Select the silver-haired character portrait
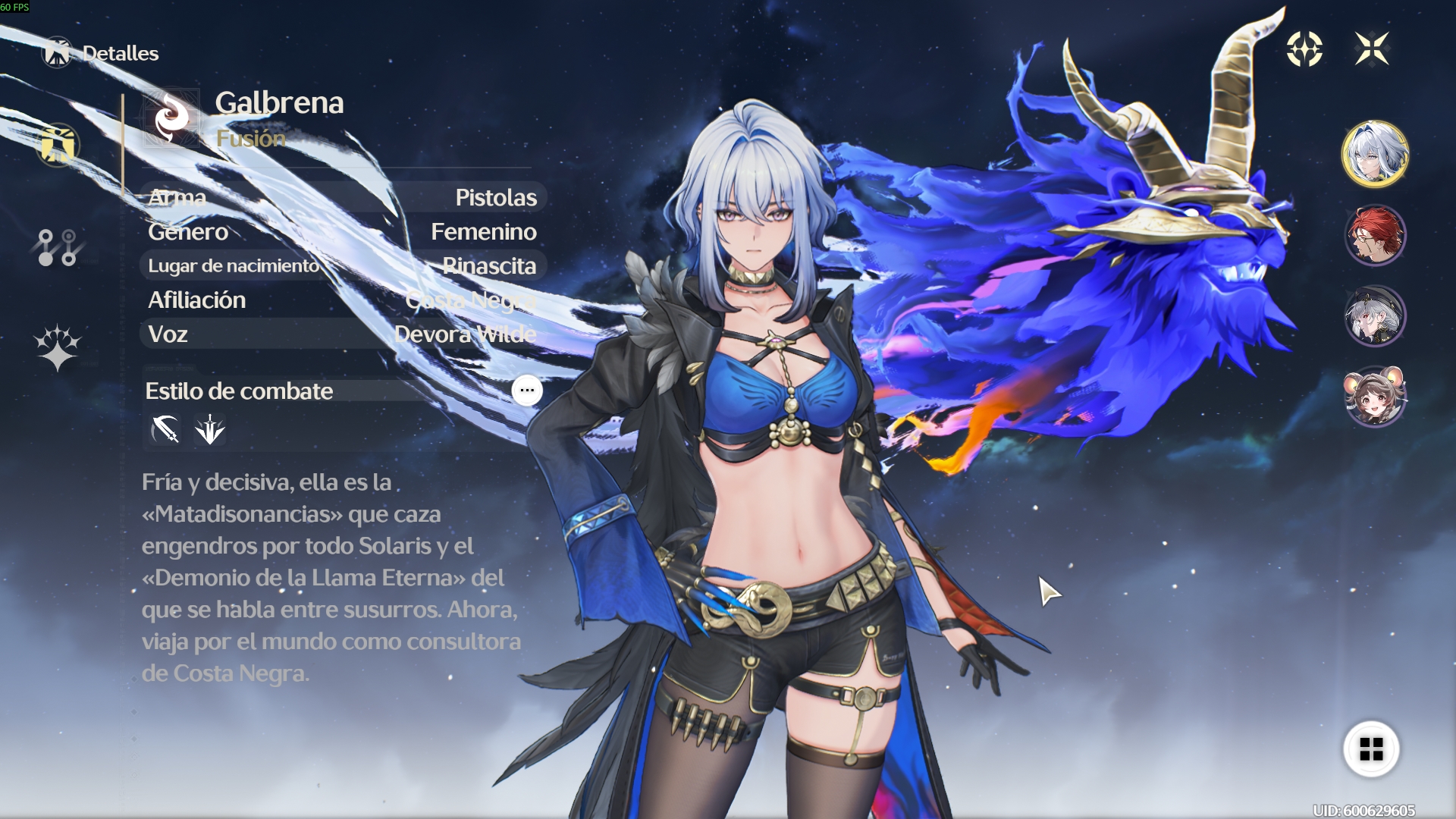 [x=1375, y=154]
